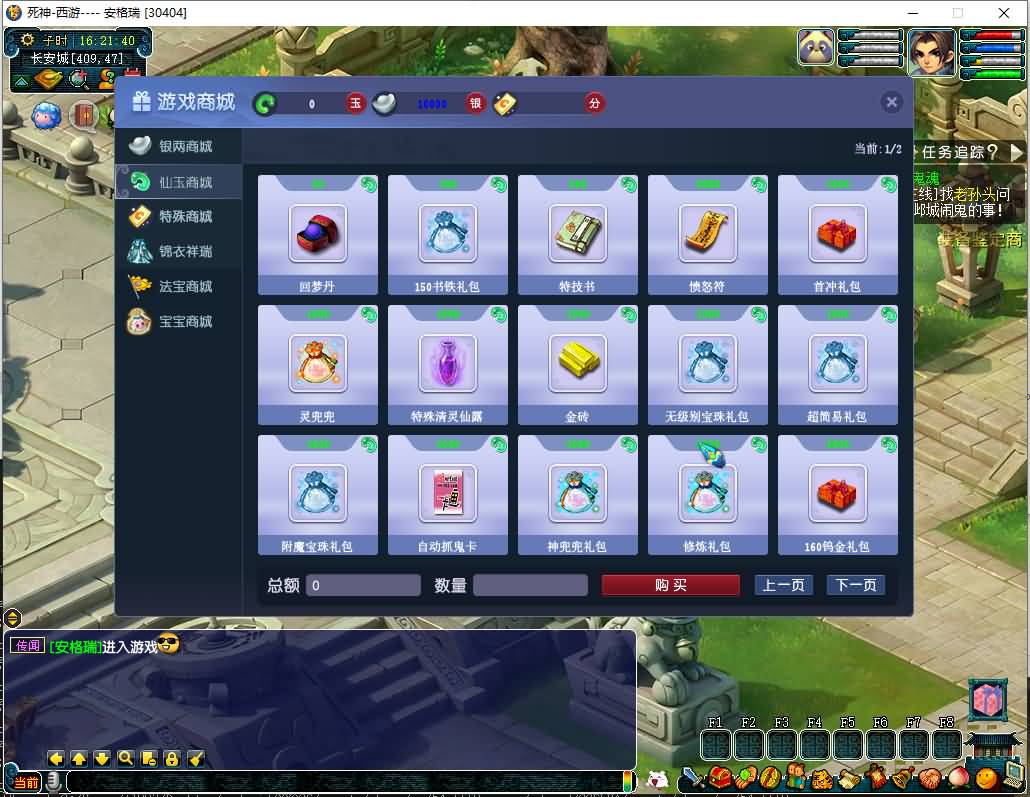Select the 金砖 gold bar item
The height and width of the screenshot is (797, 1030).
pos(578,364)
